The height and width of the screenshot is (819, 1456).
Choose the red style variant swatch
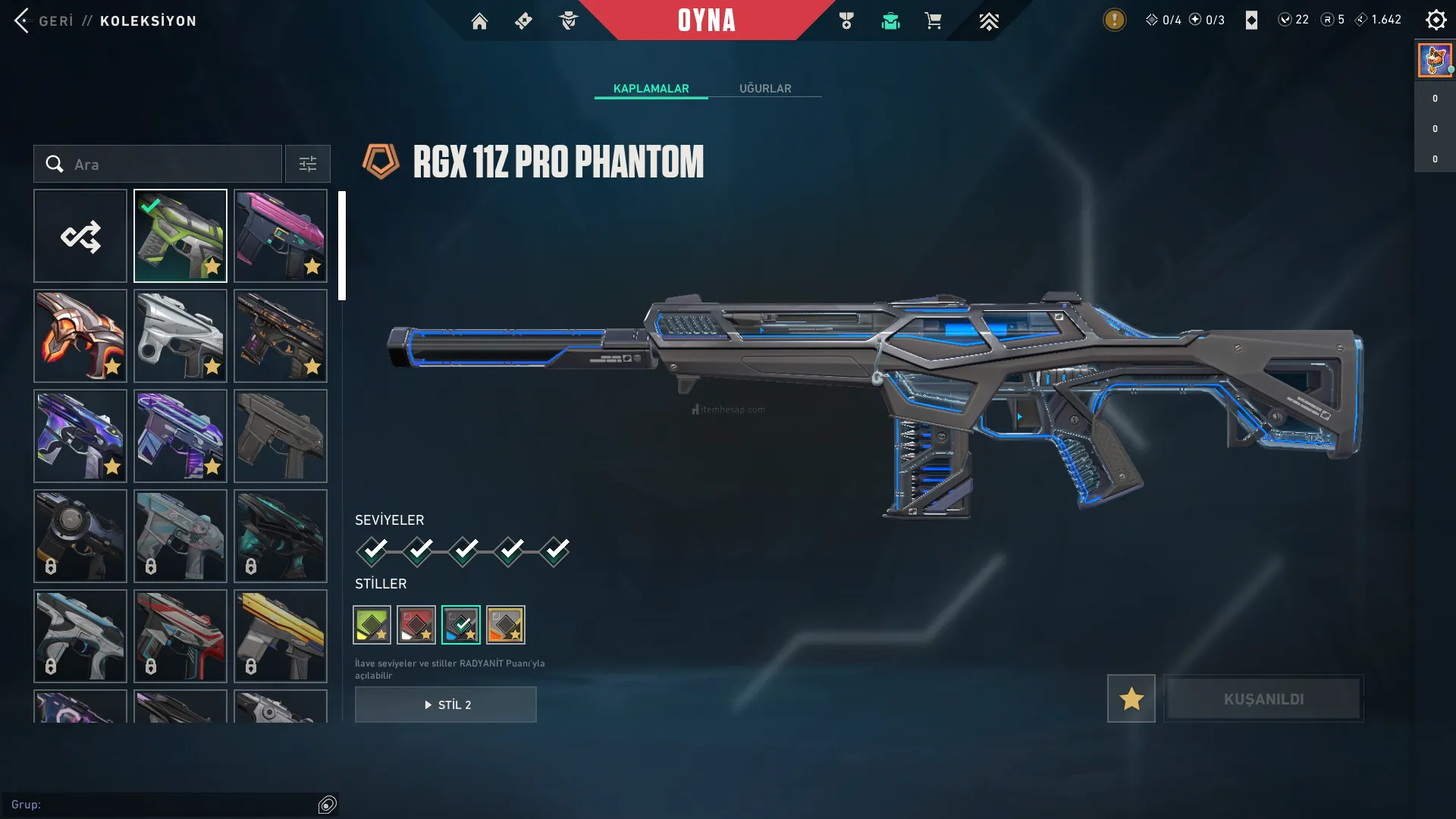[416, 625]
